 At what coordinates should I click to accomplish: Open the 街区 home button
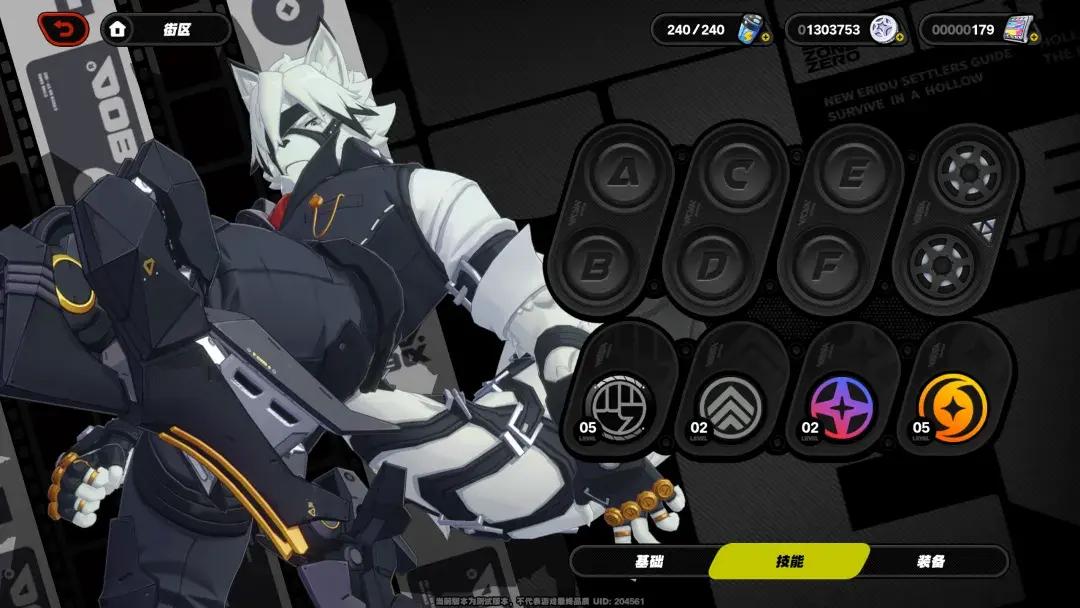(164, 29)
